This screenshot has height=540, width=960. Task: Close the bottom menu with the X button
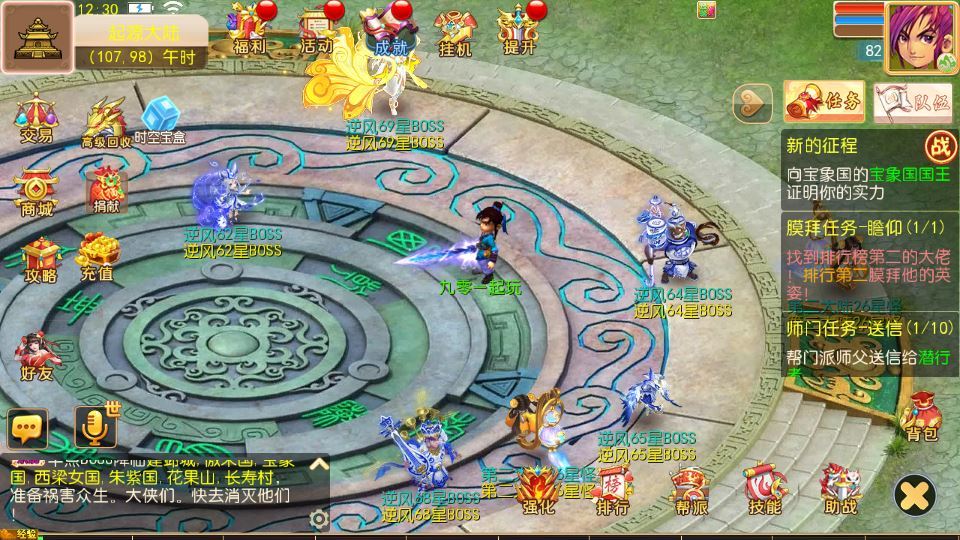coord(914,495)
